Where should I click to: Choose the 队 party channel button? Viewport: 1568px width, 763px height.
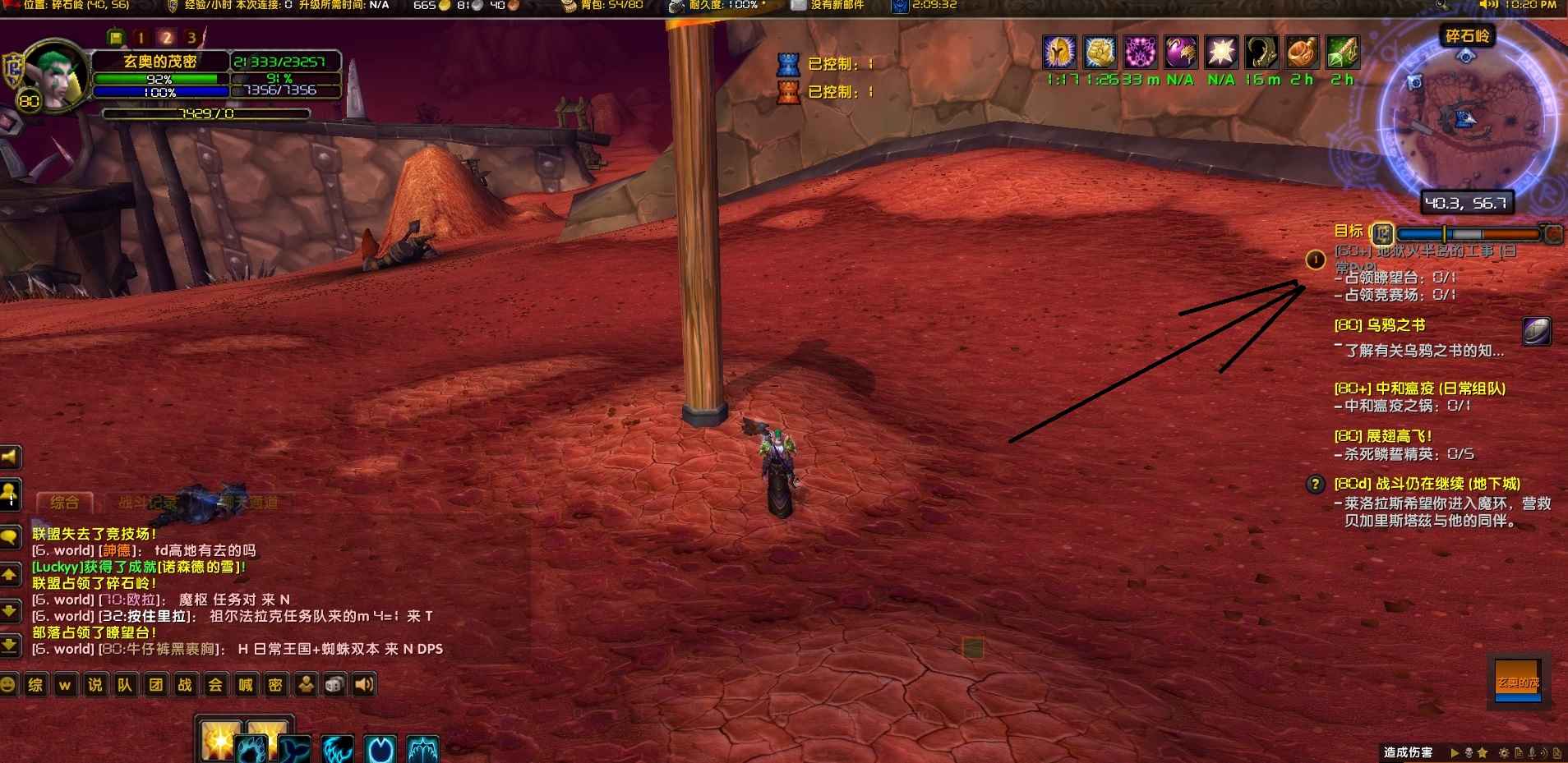point(125,684)
